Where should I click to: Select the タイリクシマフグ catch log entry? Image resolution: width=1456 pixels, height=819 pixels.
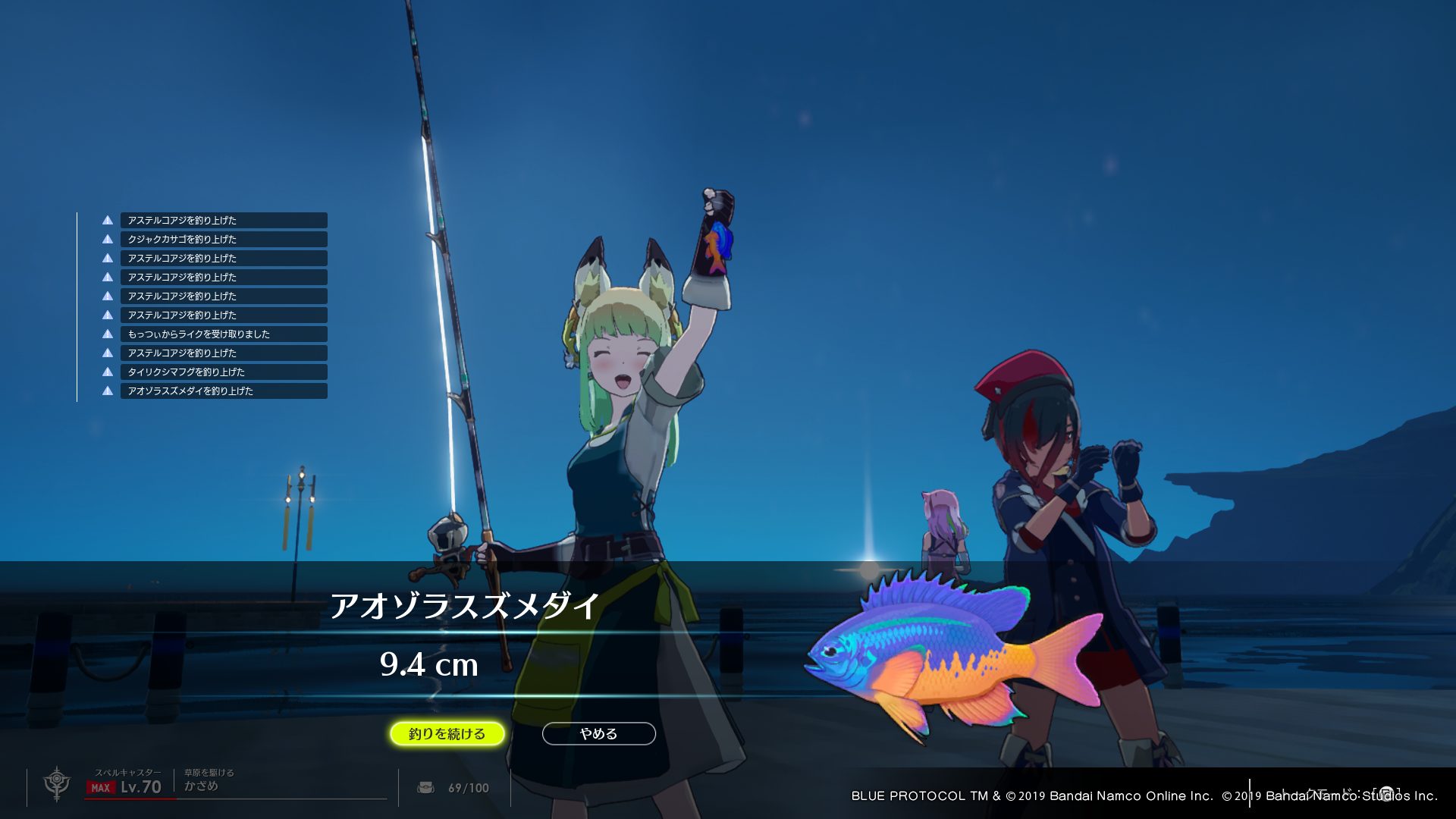tap(223, 372)
